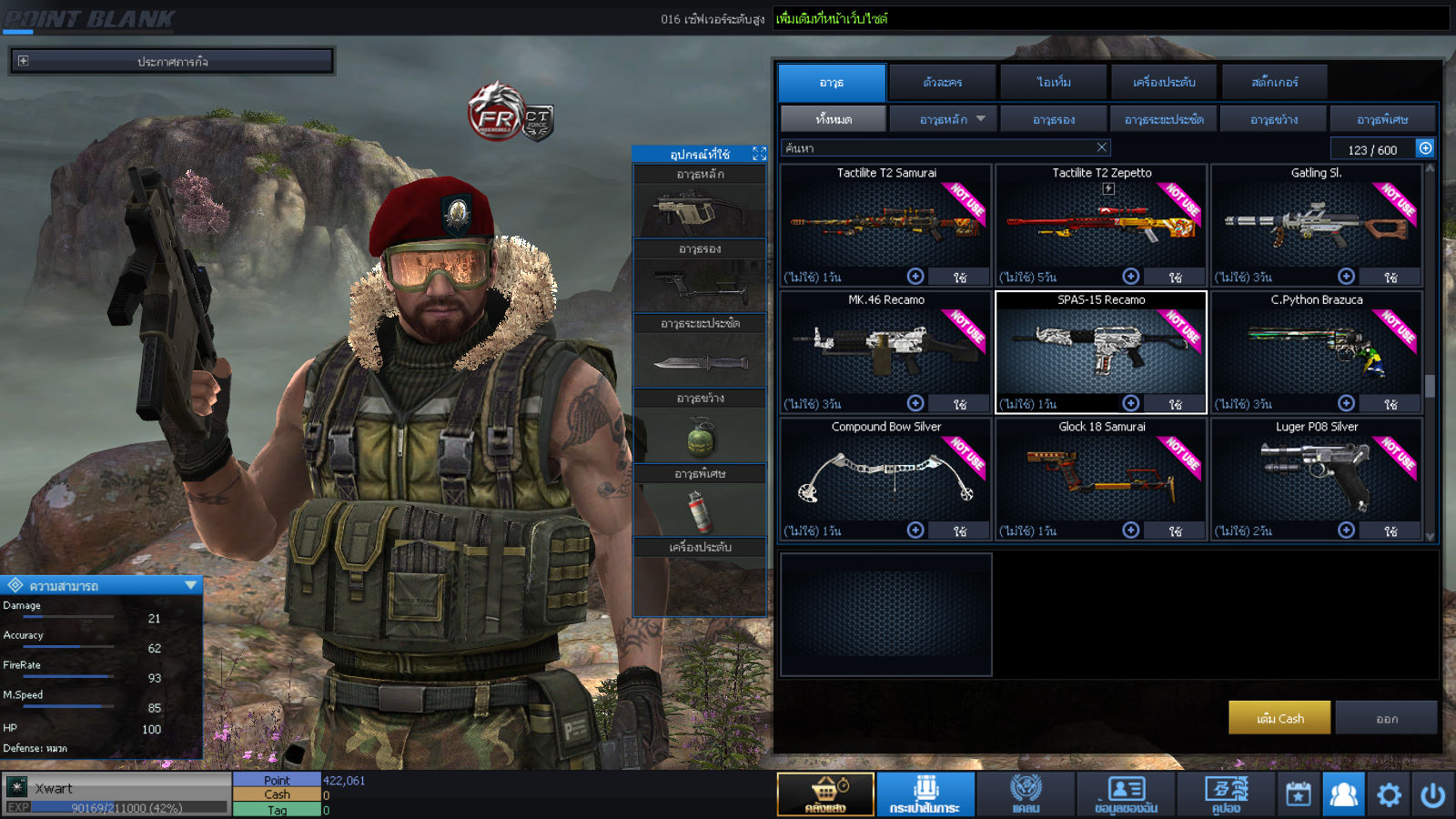Collapse the ความสามารถ stats panel
Image resolution: width=1456 pixels, height=819 pixels.
tap(190, 585)
